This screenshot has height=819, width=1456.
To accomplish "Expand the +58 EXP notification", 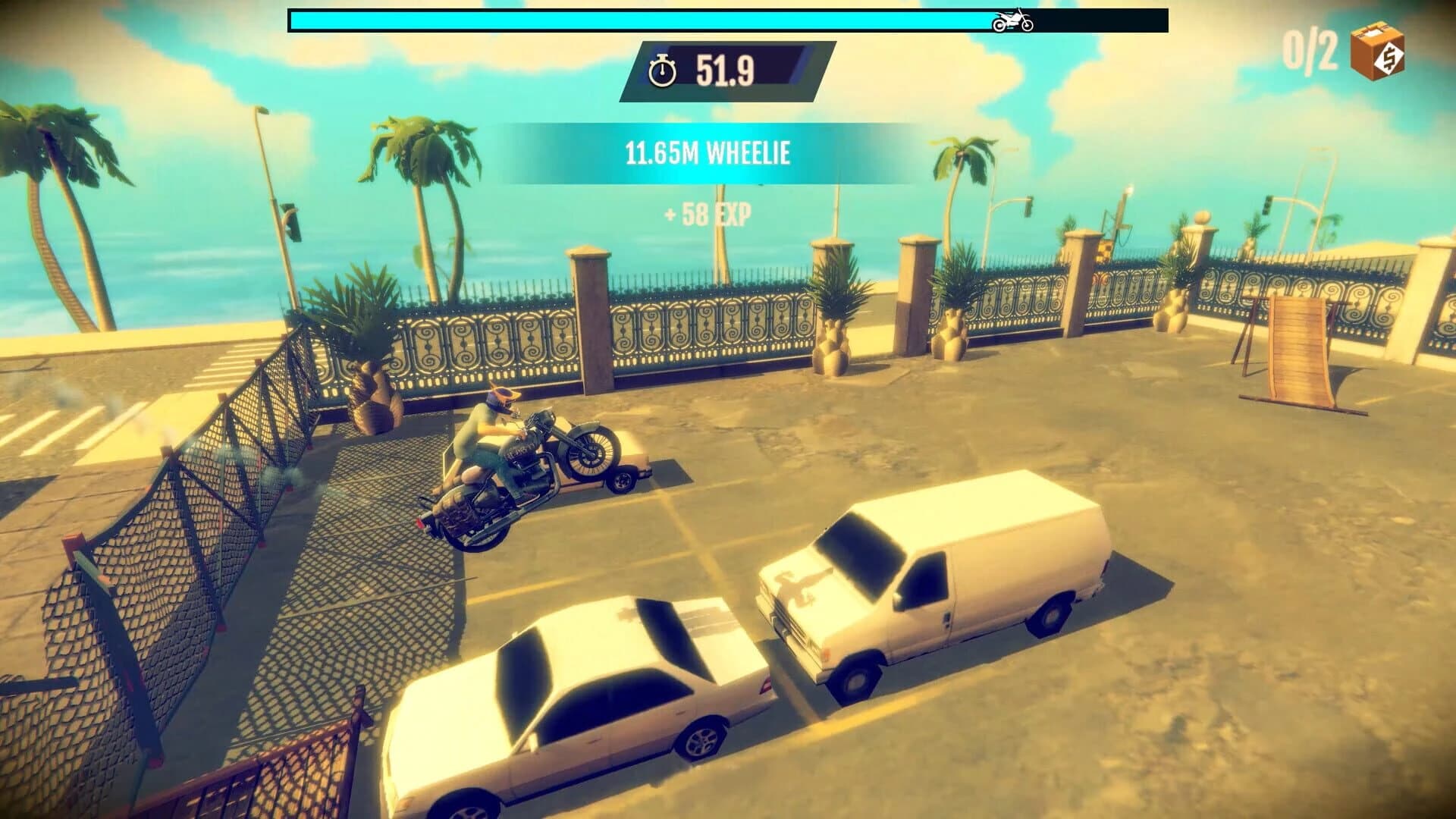I will pos(708,215).
